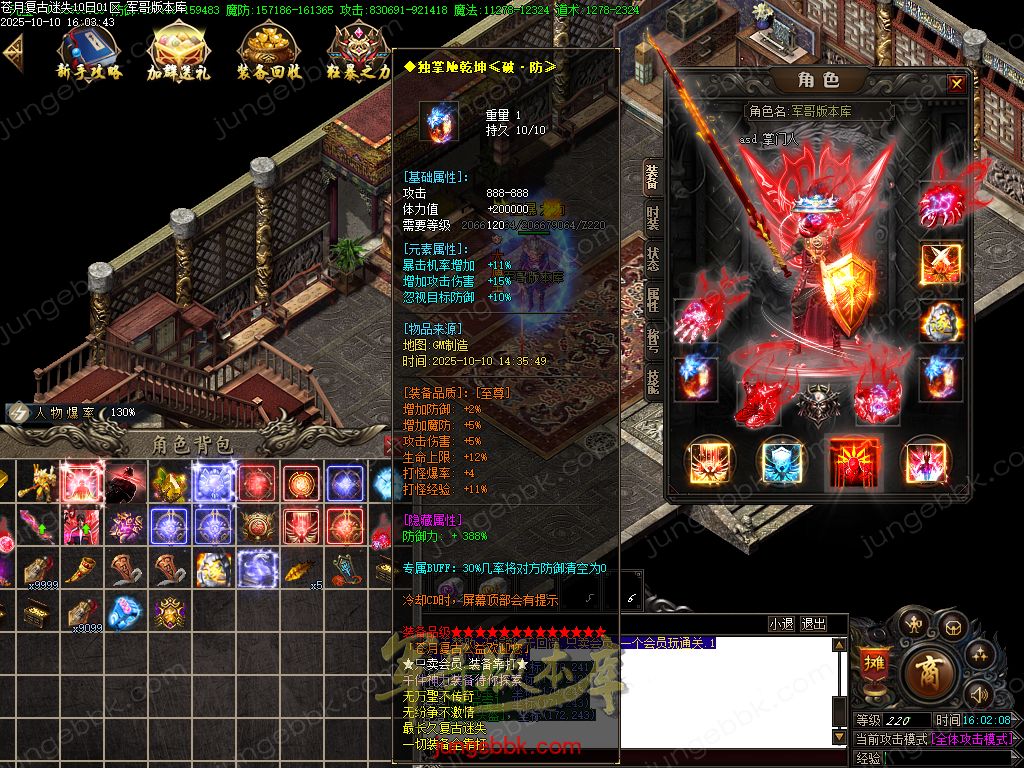
Task: Click the 小退 logout button
Action: click(x=781, y=624)
